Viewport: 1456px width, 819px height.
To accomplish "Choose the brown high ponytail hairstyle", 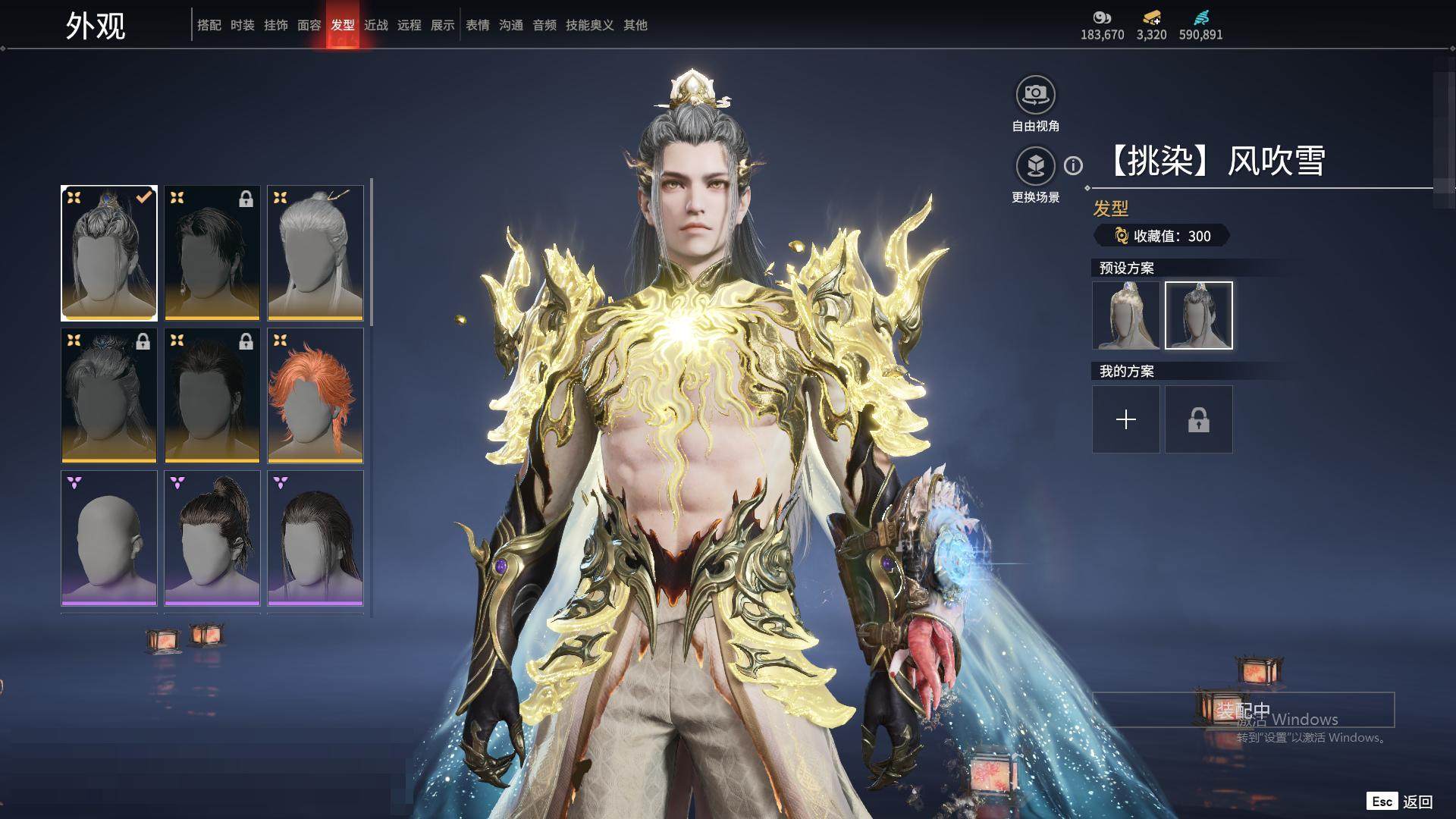I will (x=212, y=538).
